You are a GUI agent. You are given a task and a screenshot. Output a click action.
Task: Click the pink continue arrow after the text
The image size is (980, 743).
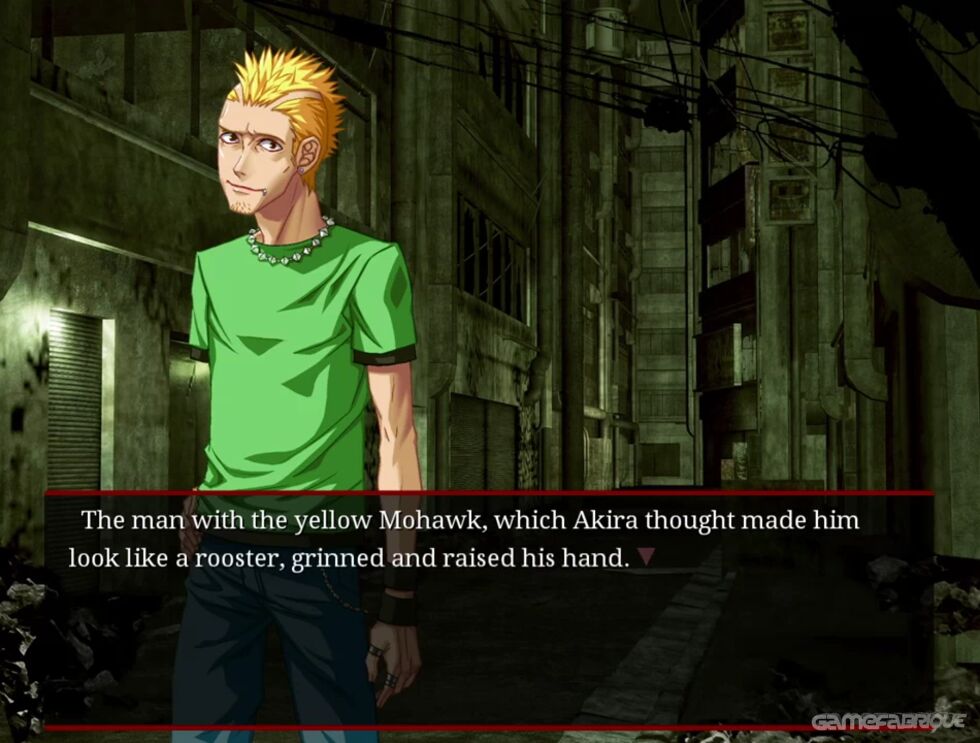click(646, 558)
